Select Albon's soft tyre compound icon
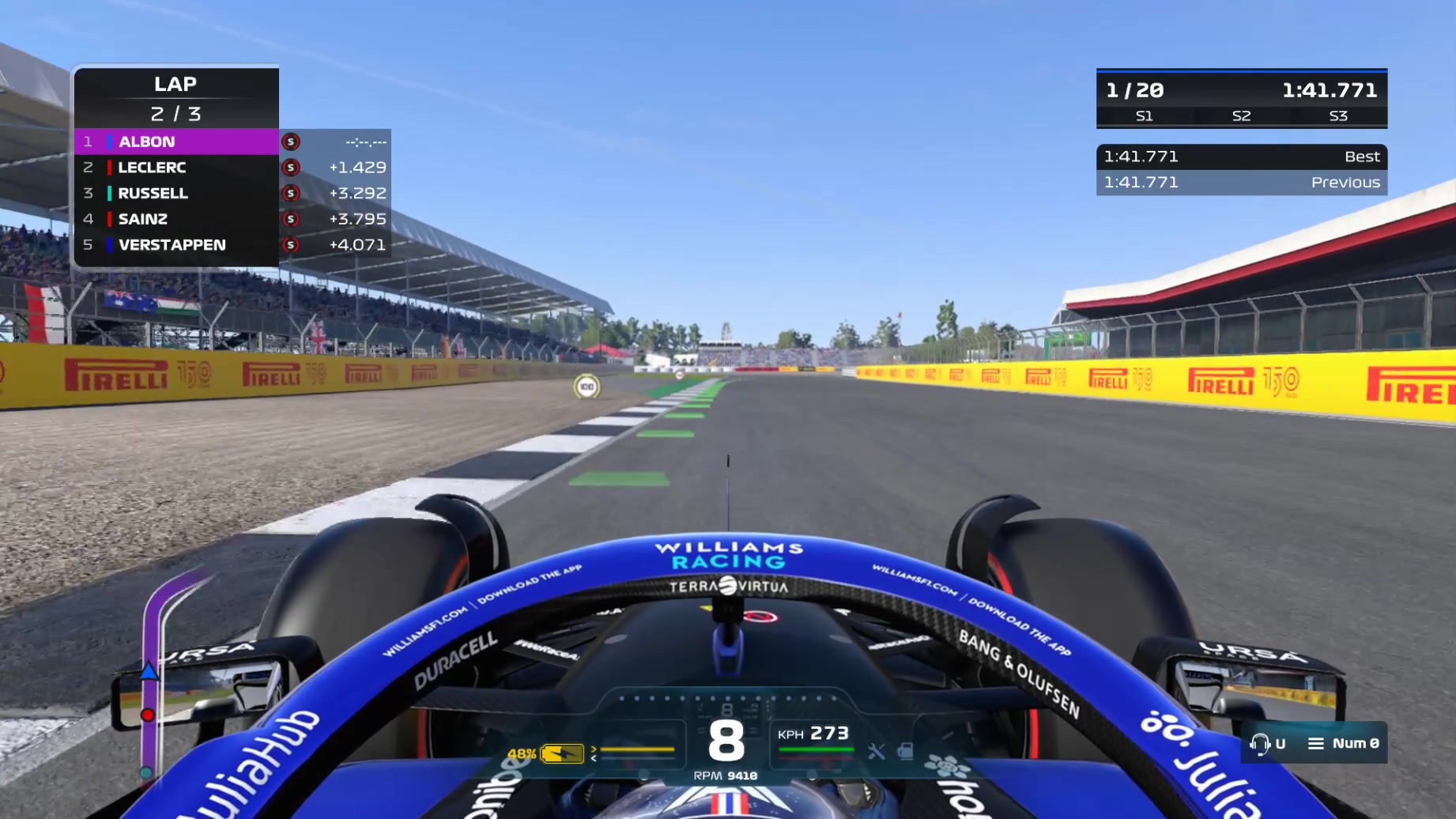The height and width of the screenshot is (819, 1456). [x=292, y=142]
